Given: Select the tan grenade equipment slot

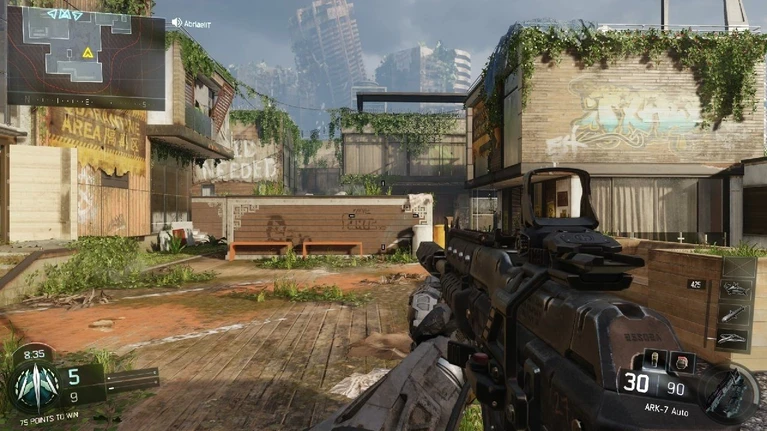Looking at the screenshot, I should click(654, 358).
